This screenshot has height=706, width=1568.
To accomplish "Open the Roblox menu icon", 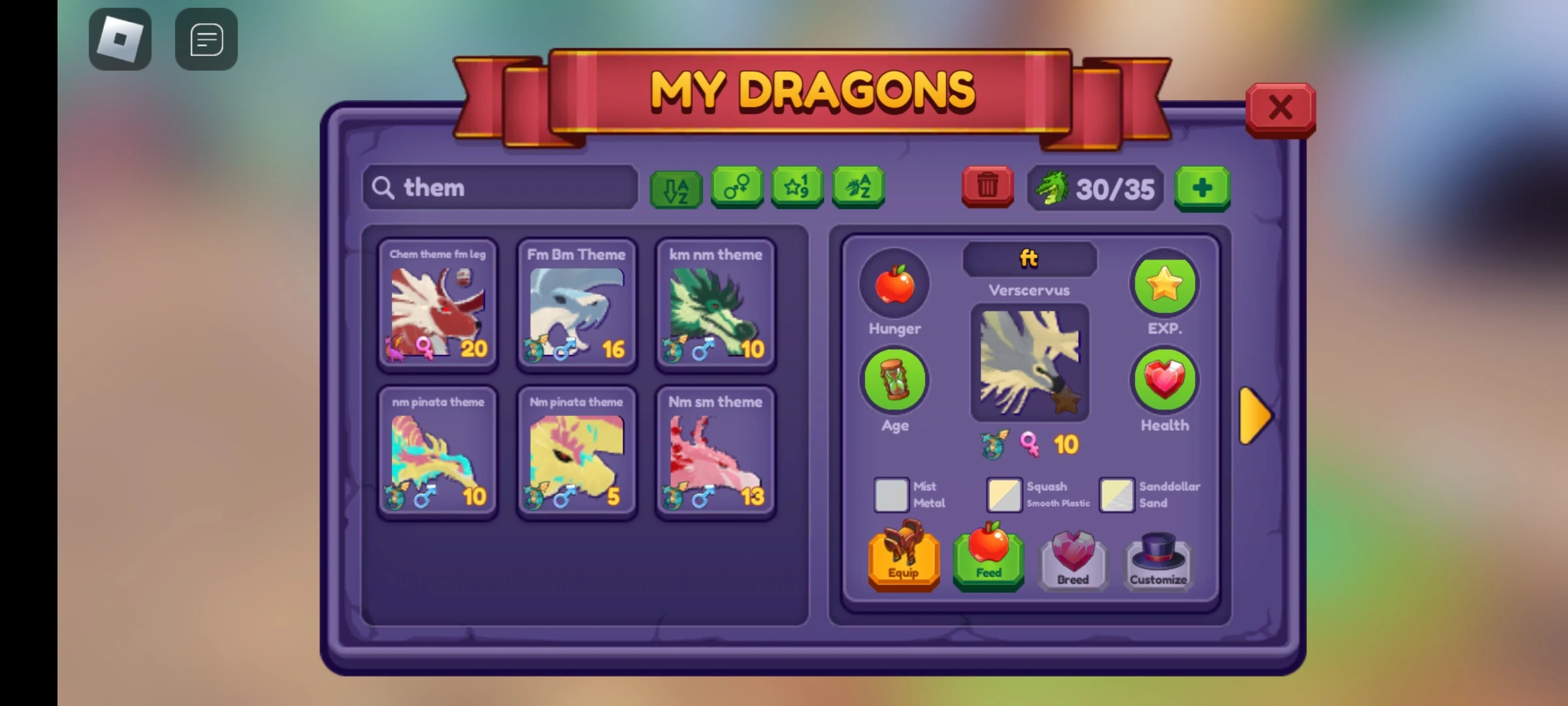I will pos(120,39).
